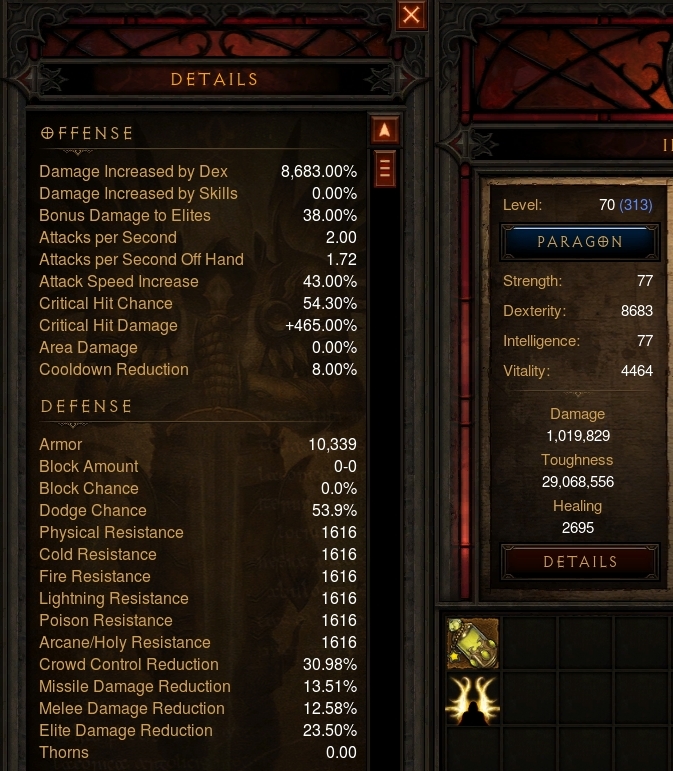Viewport: 673px width, 771px height.
Task: Select the golden satchel item in inventory
Action: (x=472, y=643)
